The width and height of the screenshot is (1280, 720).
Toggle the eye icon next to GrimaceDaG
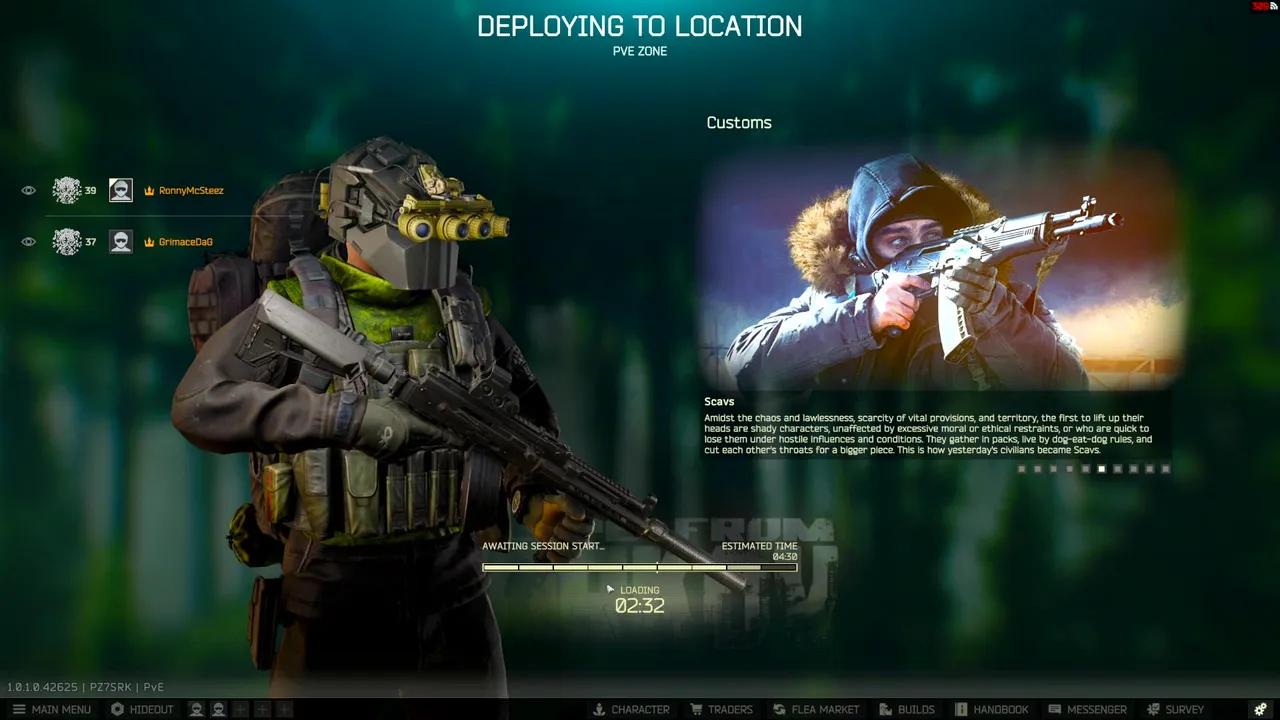(x=28, y=241)
